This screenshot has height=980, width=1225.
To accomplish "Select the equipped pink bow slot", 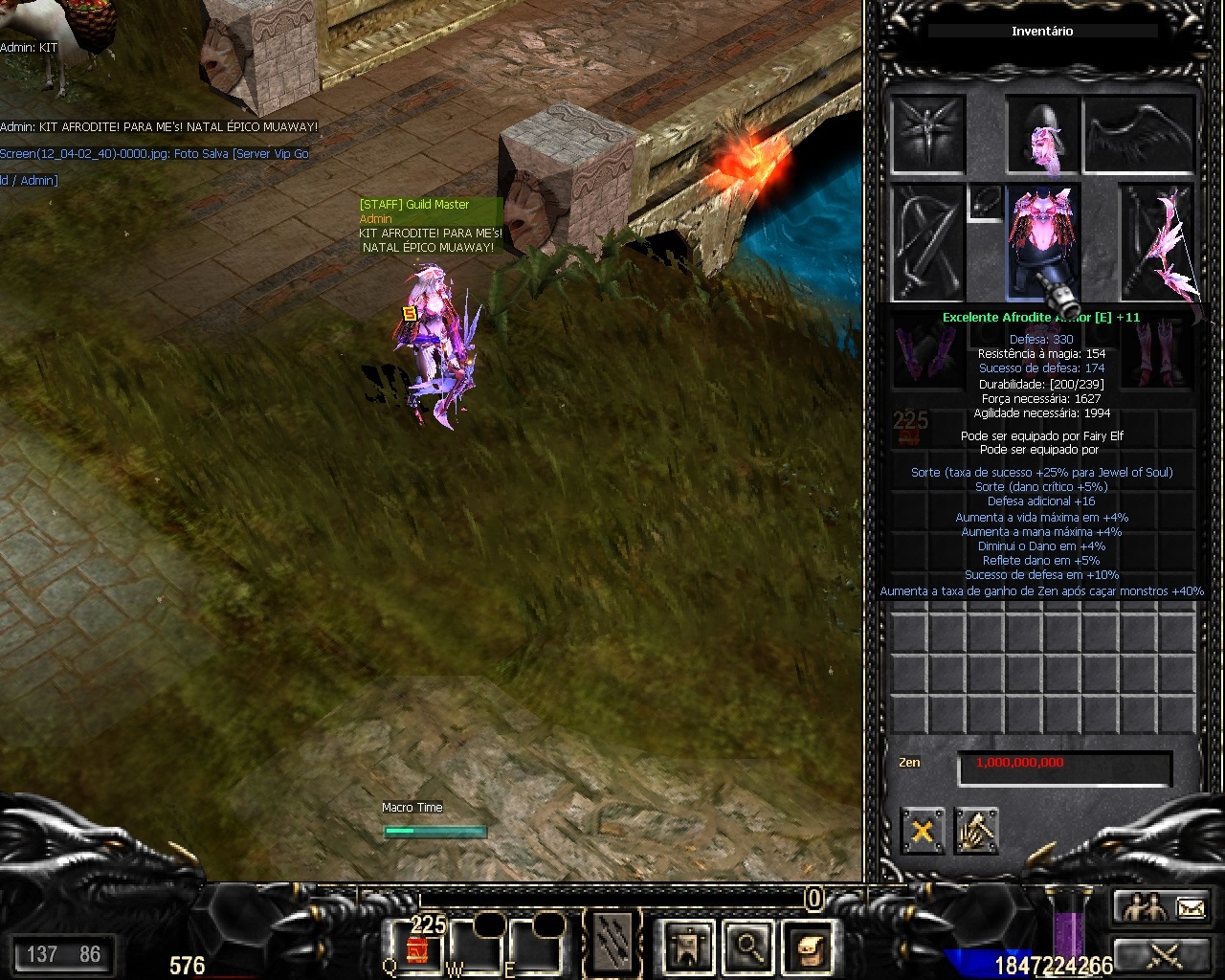I will tap(1160, 241).
